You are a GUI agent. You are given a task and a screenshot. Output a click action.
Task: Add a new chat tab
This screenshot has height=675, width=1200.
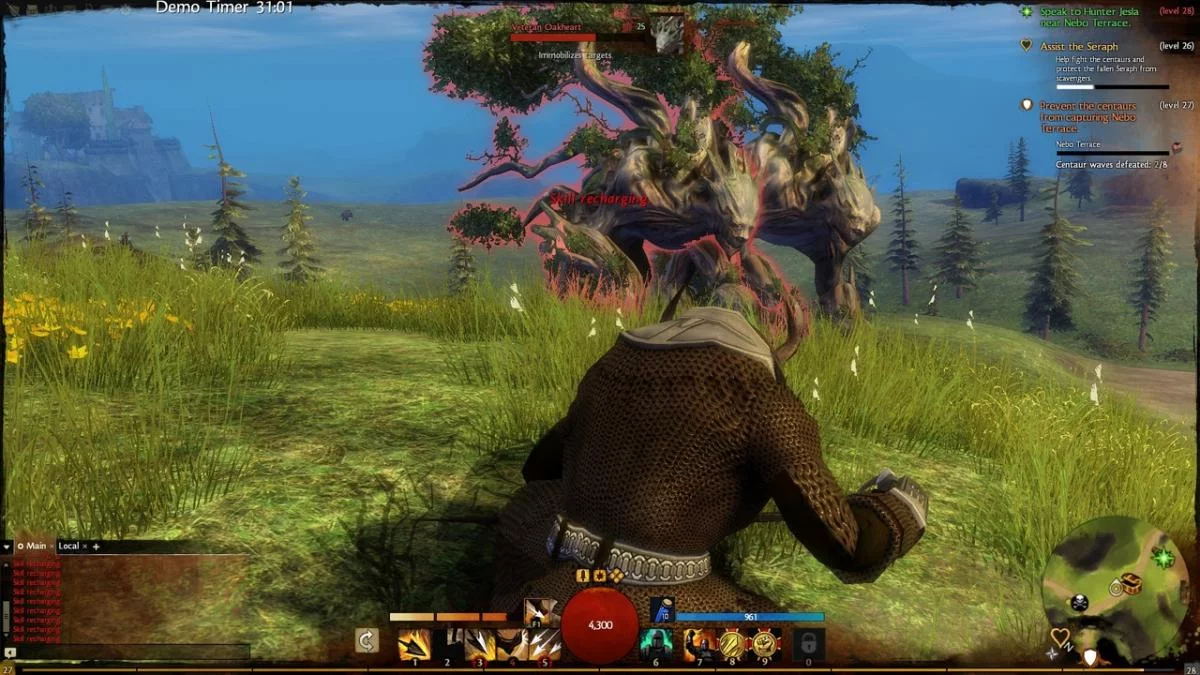(96, 547)
